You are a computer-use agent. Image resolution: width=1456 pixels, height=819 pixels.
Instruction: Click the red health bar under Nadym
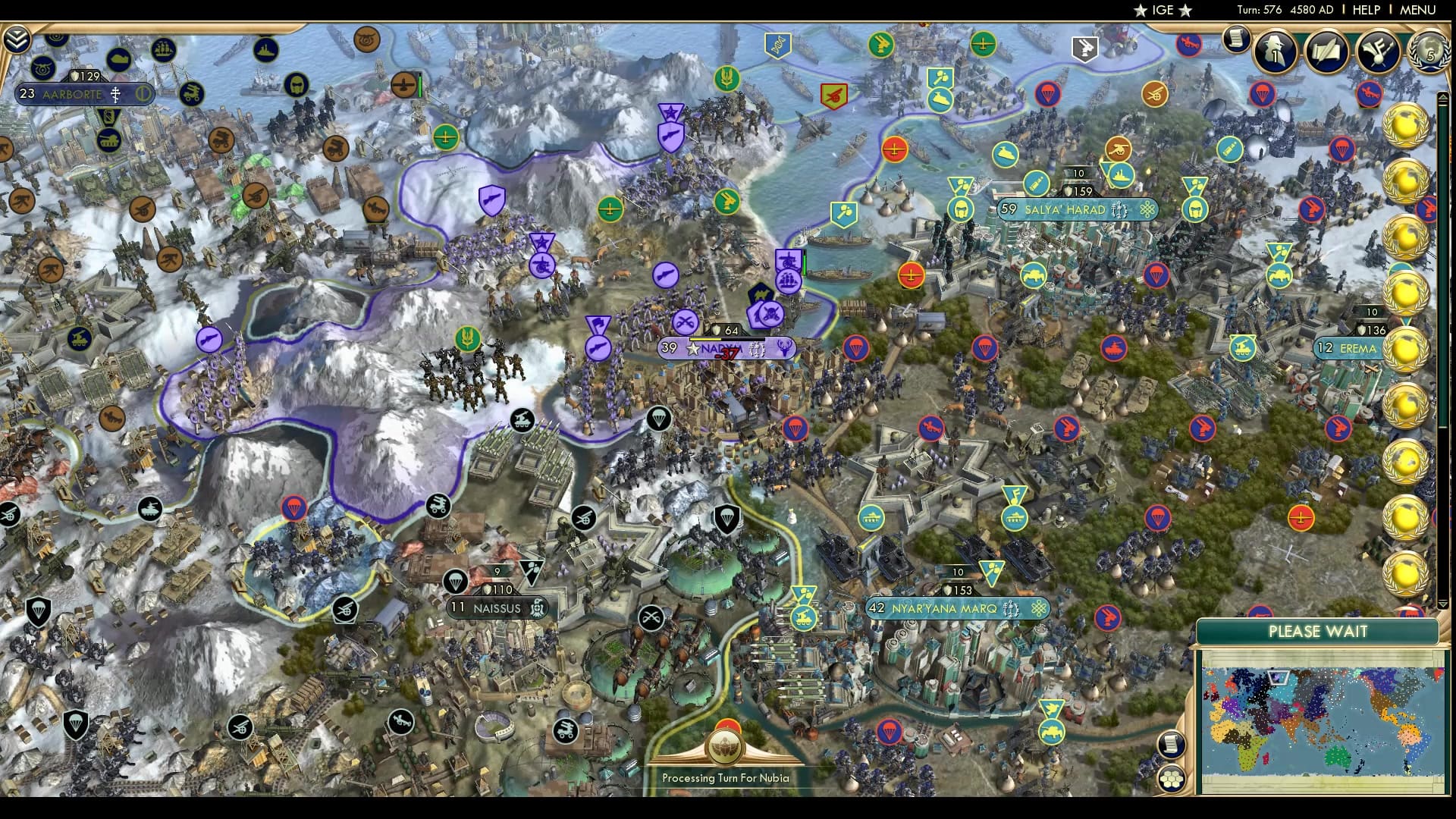point(726,354)
